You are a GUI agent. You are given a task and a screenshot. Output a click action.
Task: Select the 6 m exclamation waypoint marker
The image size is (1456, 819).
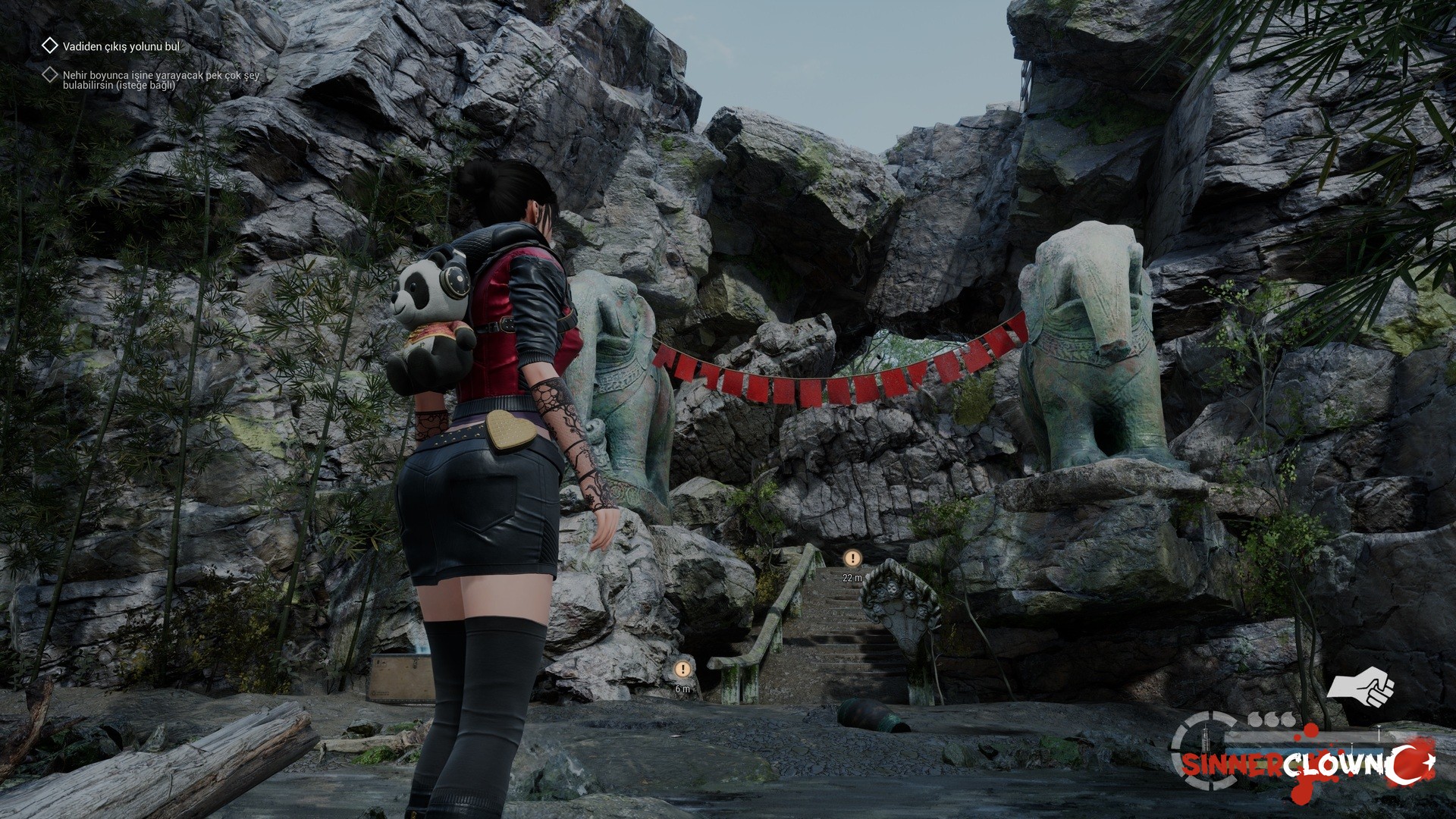click(682, 670)
